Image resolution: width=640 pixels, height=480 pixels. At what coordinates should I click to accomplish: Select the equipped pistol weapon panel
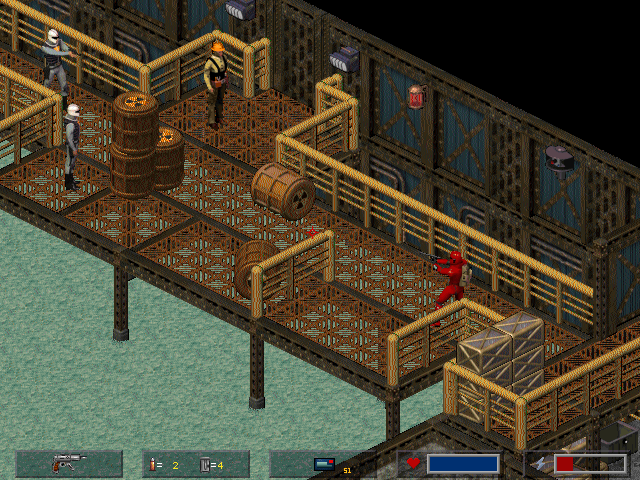point(69,463)
